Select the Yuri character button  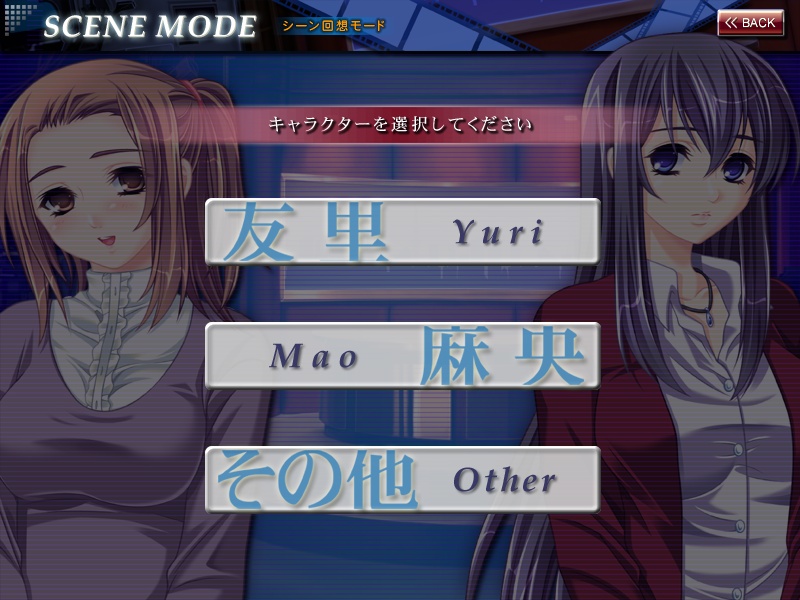402,232
